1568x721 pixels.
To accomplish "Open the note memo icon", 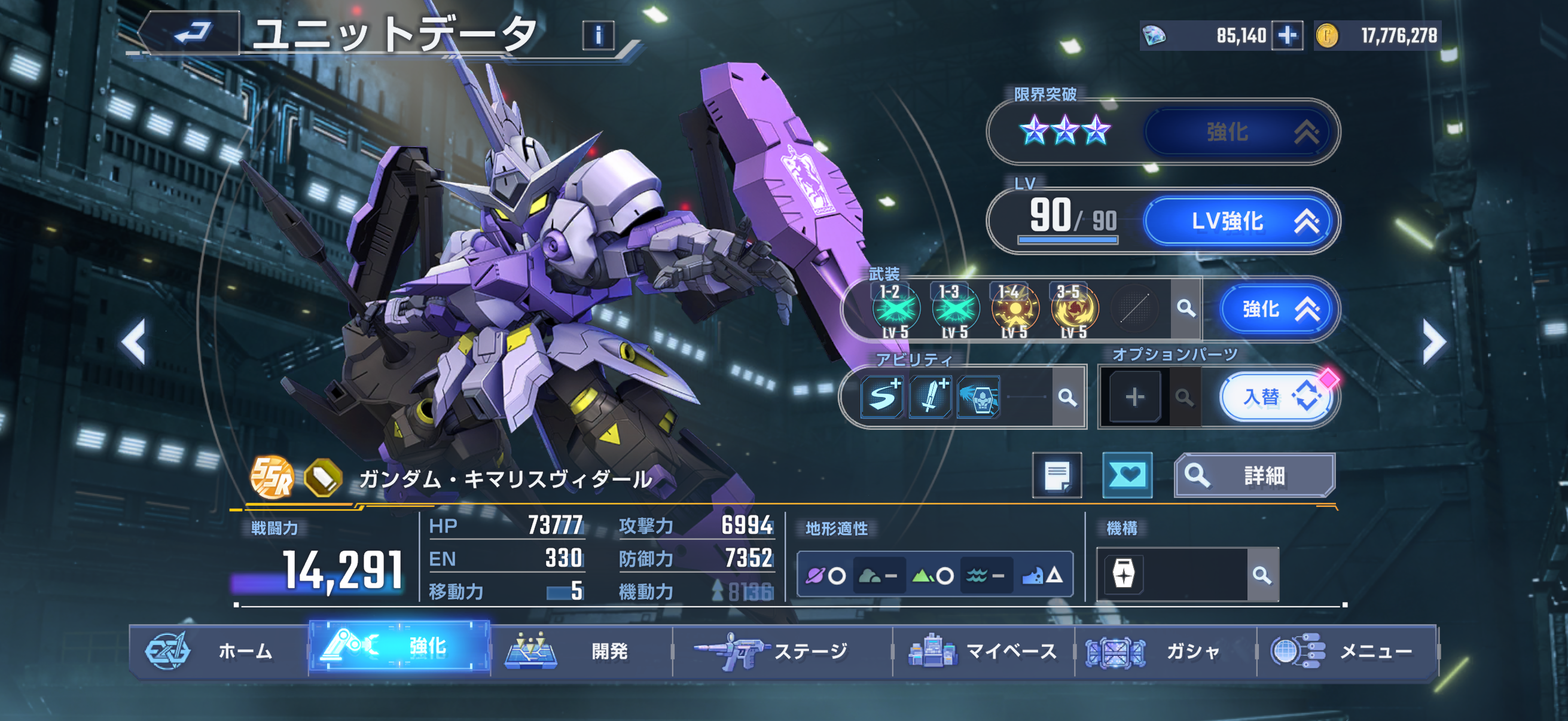I will pyautogui.click(x=1057, y=475).
